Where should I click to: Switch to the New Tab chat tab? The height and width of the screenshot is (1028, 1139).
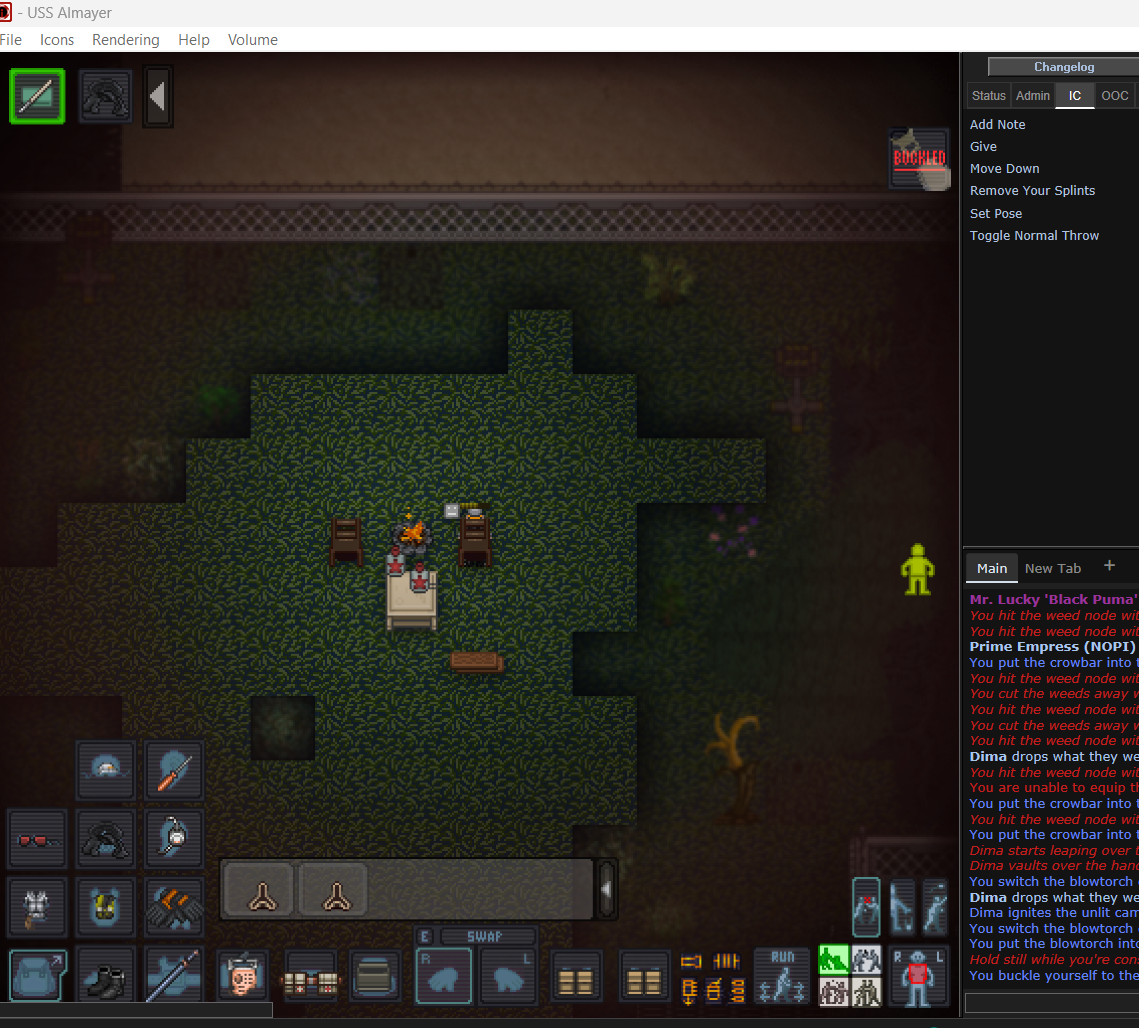tap(1052, 568)
